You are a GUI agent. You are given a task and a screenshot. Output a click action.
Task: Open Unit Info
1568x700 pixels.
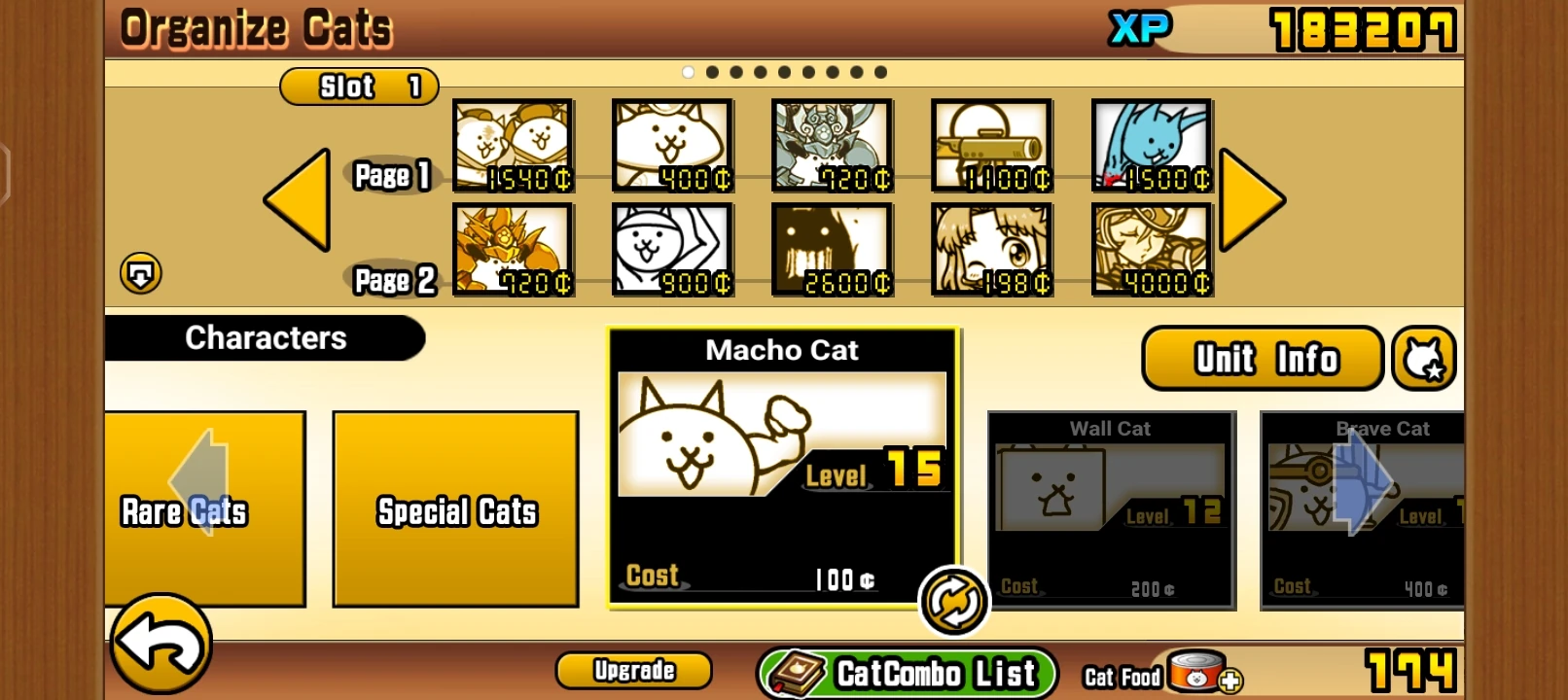coord(1262,359)
